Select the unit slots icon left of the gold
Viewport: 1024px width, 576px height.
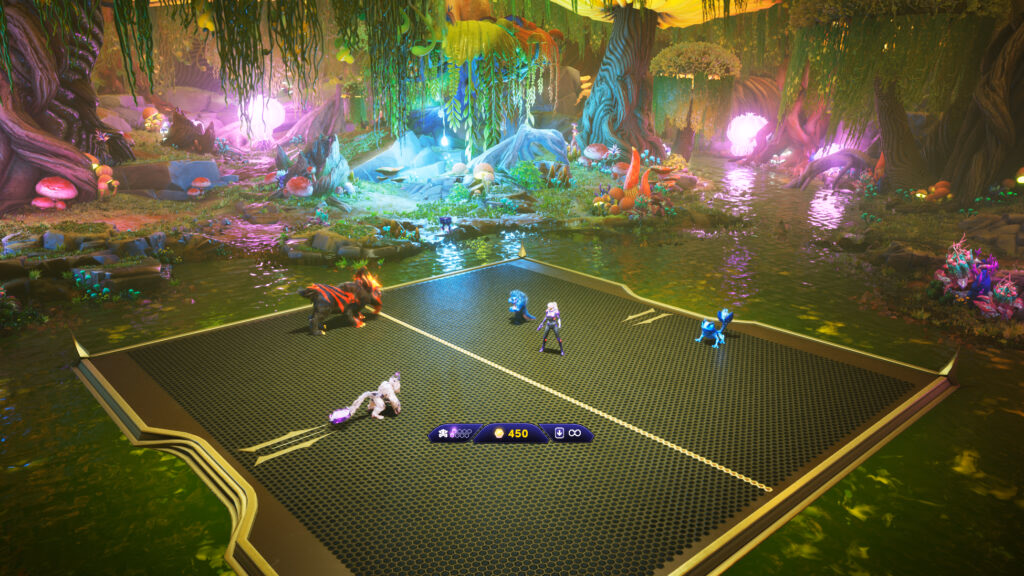(x=442, y=433)
